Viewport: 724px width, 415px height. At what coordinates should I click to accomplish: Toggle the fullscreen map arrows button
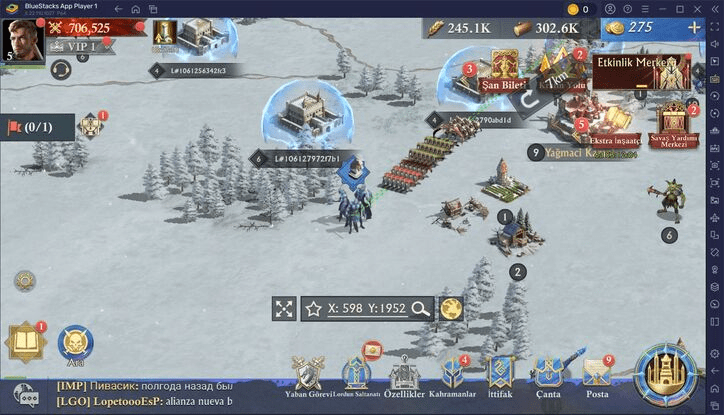coord(285,308)
